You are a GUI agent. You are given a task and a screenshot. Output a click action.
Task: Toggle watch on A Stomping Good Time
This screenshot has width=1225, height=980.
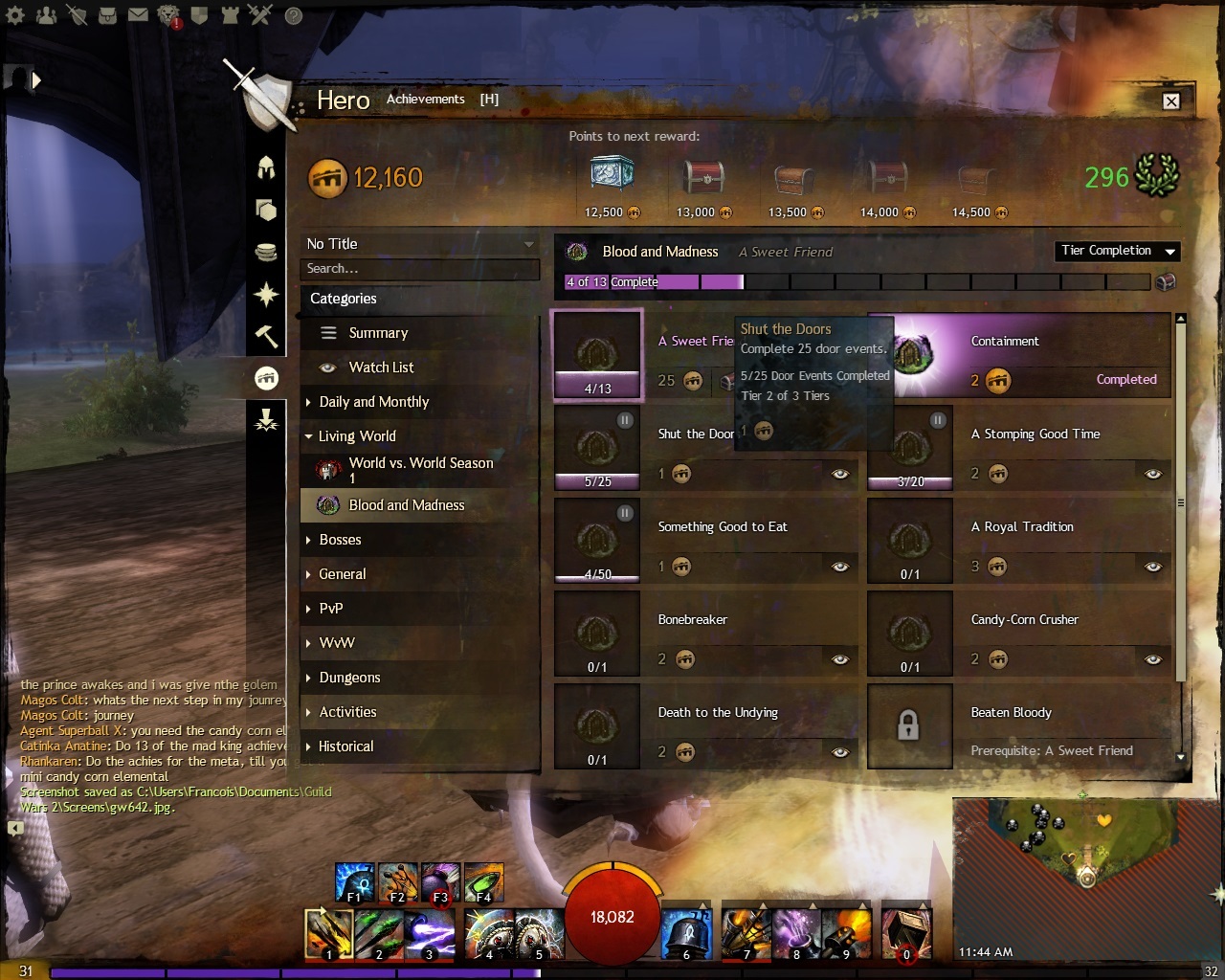1153,474
